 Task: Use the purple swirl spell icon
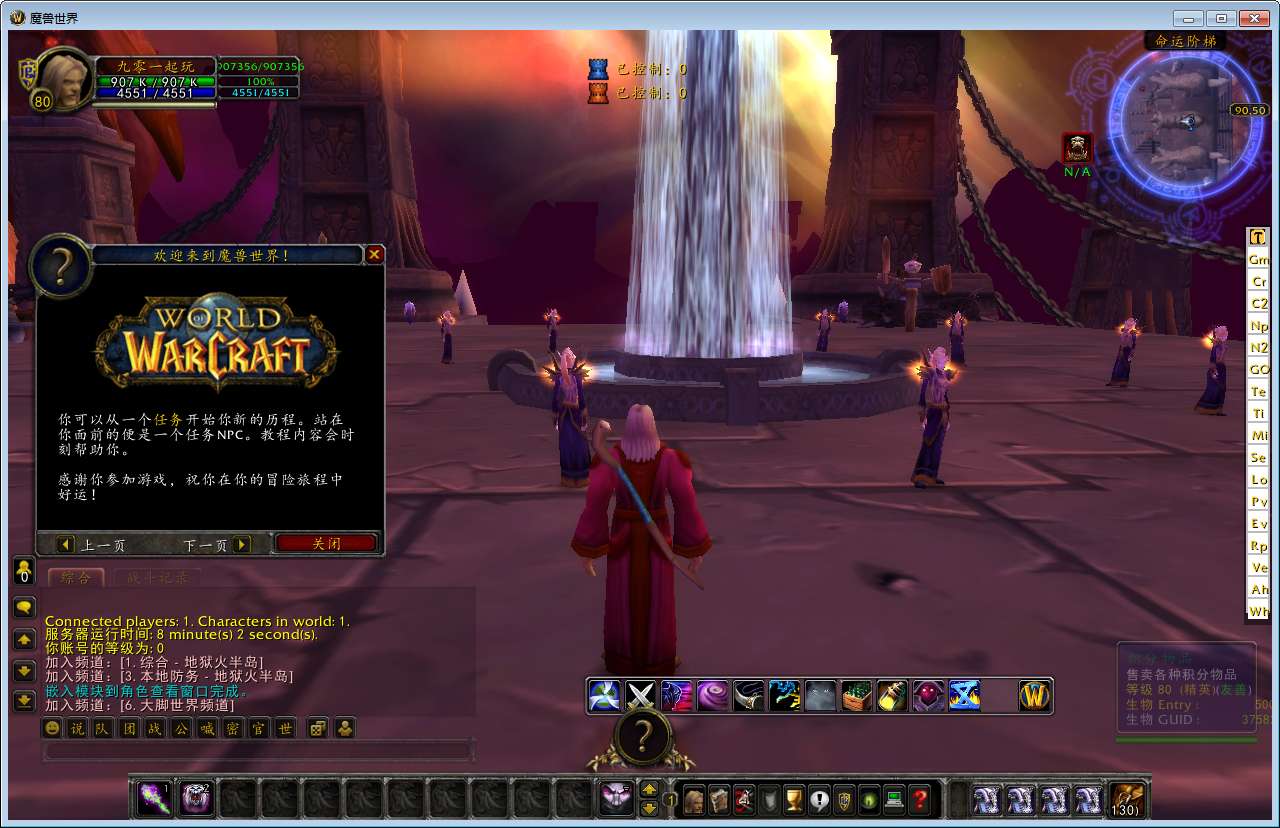[x=713, y=695]
